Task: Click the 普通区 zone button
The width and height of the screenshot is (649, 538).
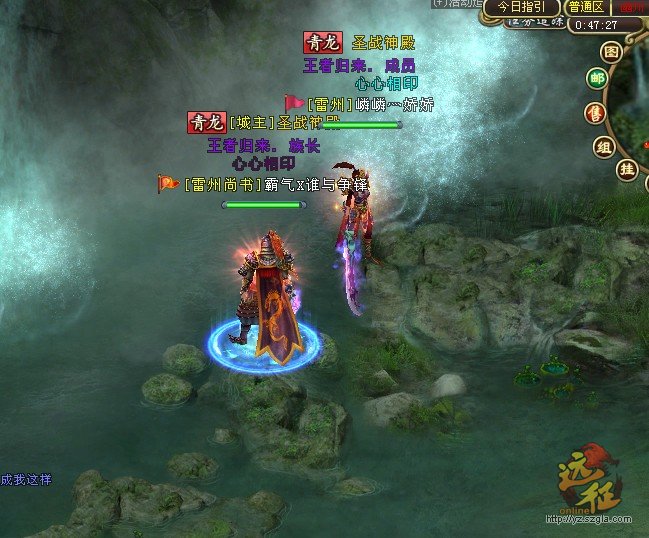Action: point(586,7)
